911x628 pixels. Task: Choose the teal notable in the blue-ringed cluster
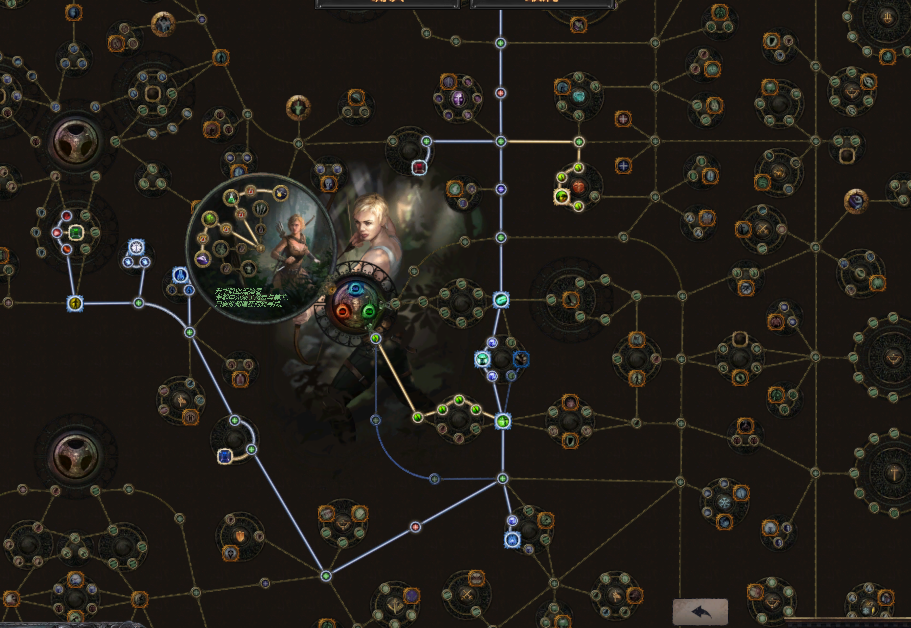pyautogui.click(x=482, y=358)
